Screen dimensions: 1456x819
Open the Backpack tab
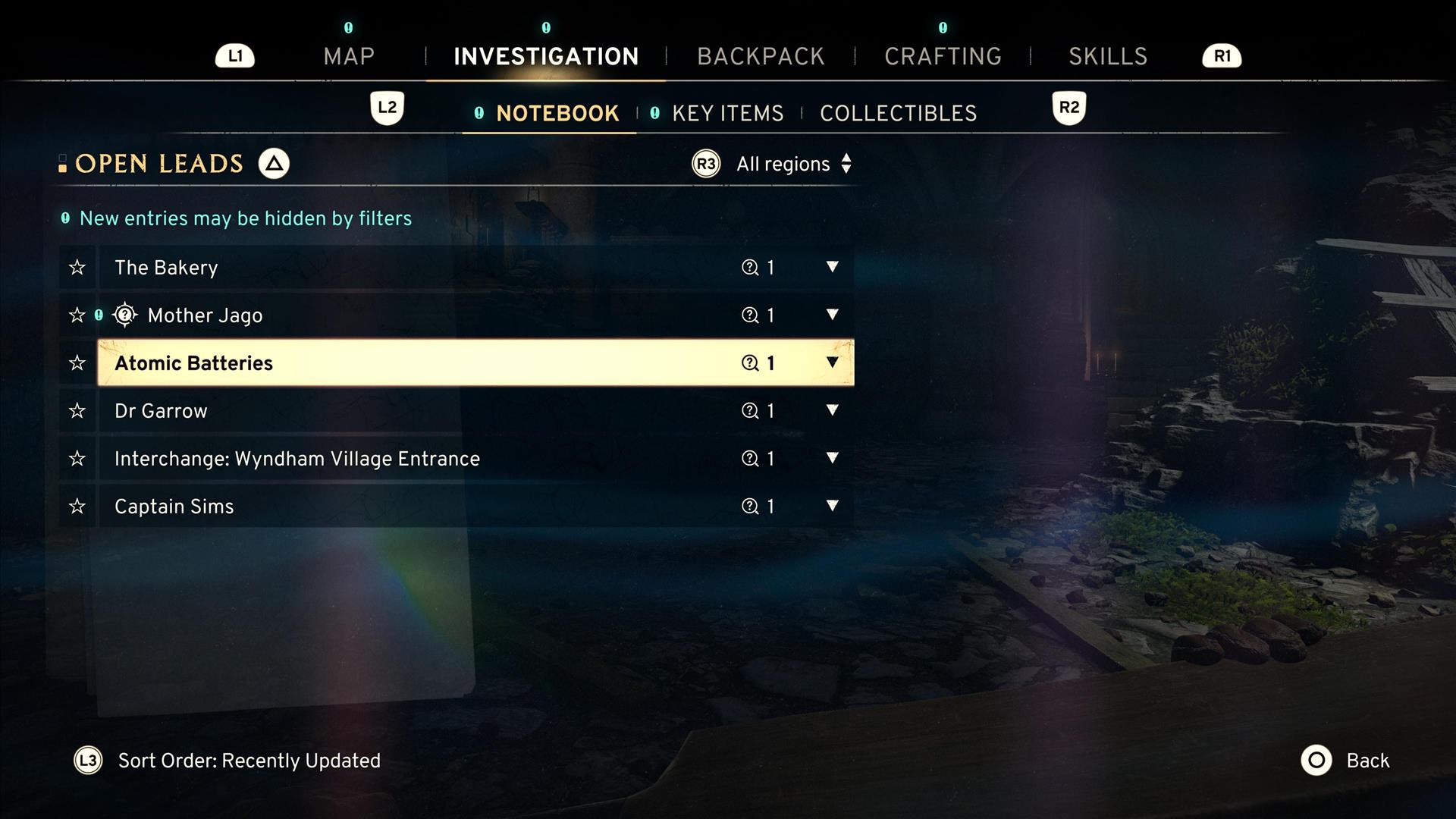pos(761,56)
